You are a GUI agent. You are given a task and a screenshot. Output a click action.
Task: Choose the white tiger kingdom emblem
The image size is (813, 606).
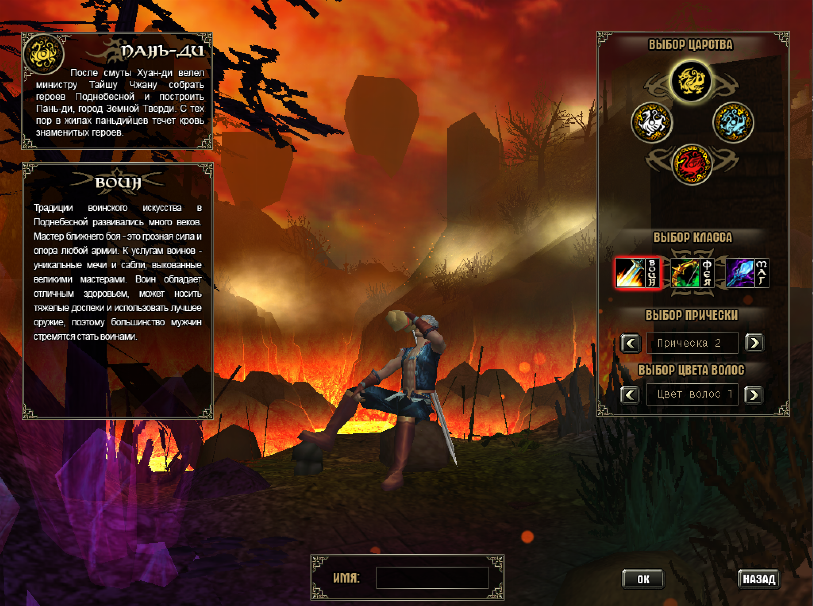coord(651,123)
